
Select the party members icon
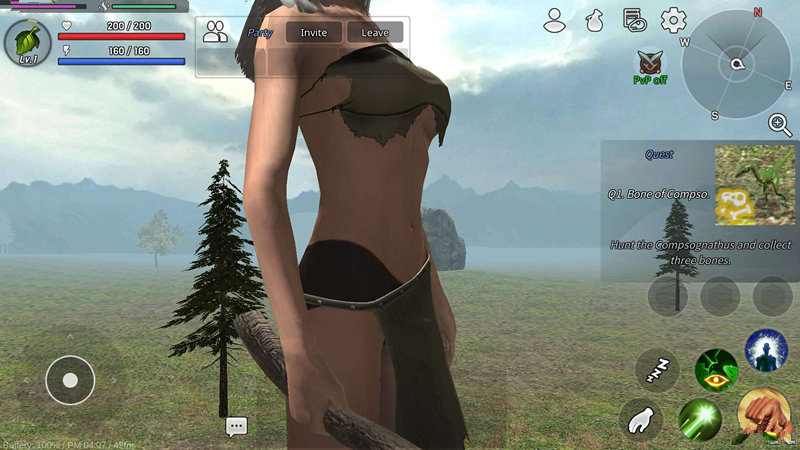215,32
